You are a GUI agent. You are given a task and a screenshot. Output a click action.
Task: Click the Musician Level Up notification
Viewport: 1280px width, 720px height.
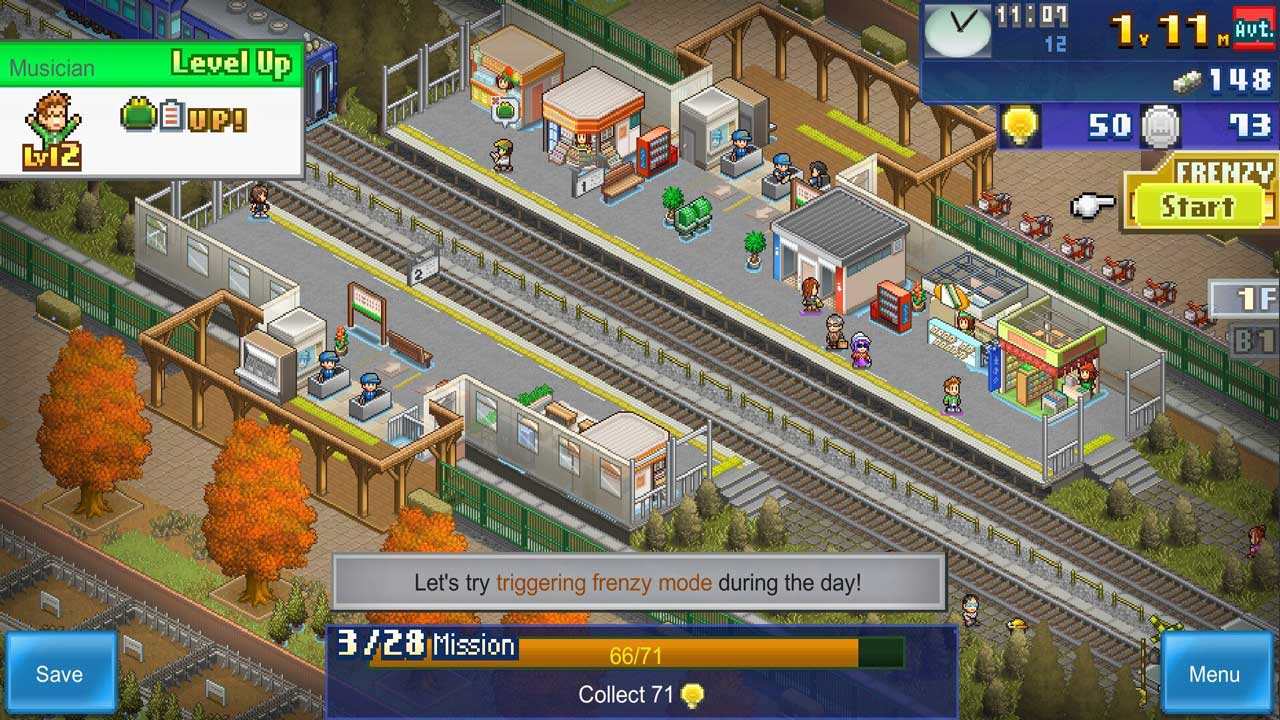(152, 110)
